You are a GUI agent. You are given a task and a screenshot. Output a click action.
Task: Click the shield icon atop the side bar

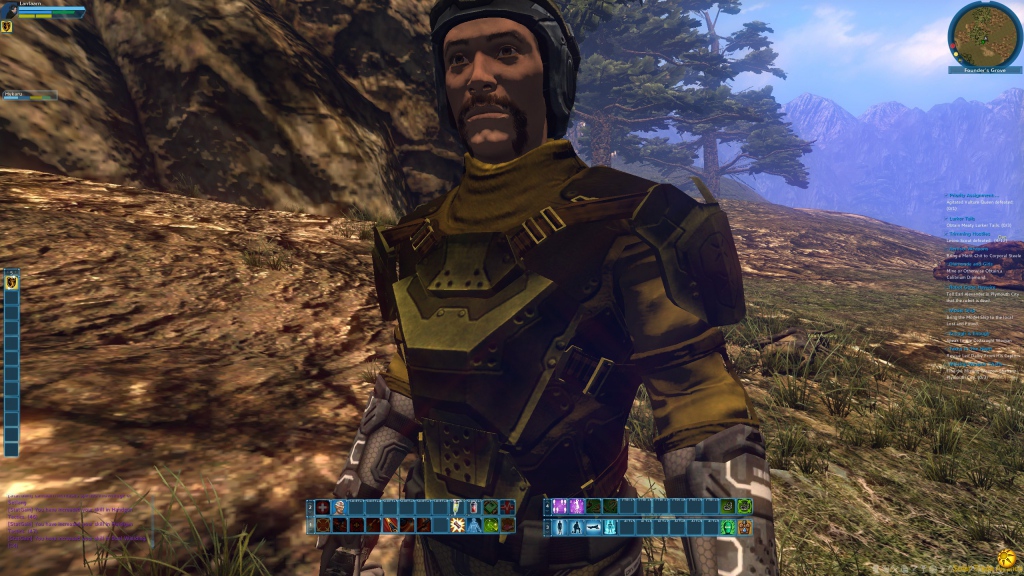pos(11,282)
